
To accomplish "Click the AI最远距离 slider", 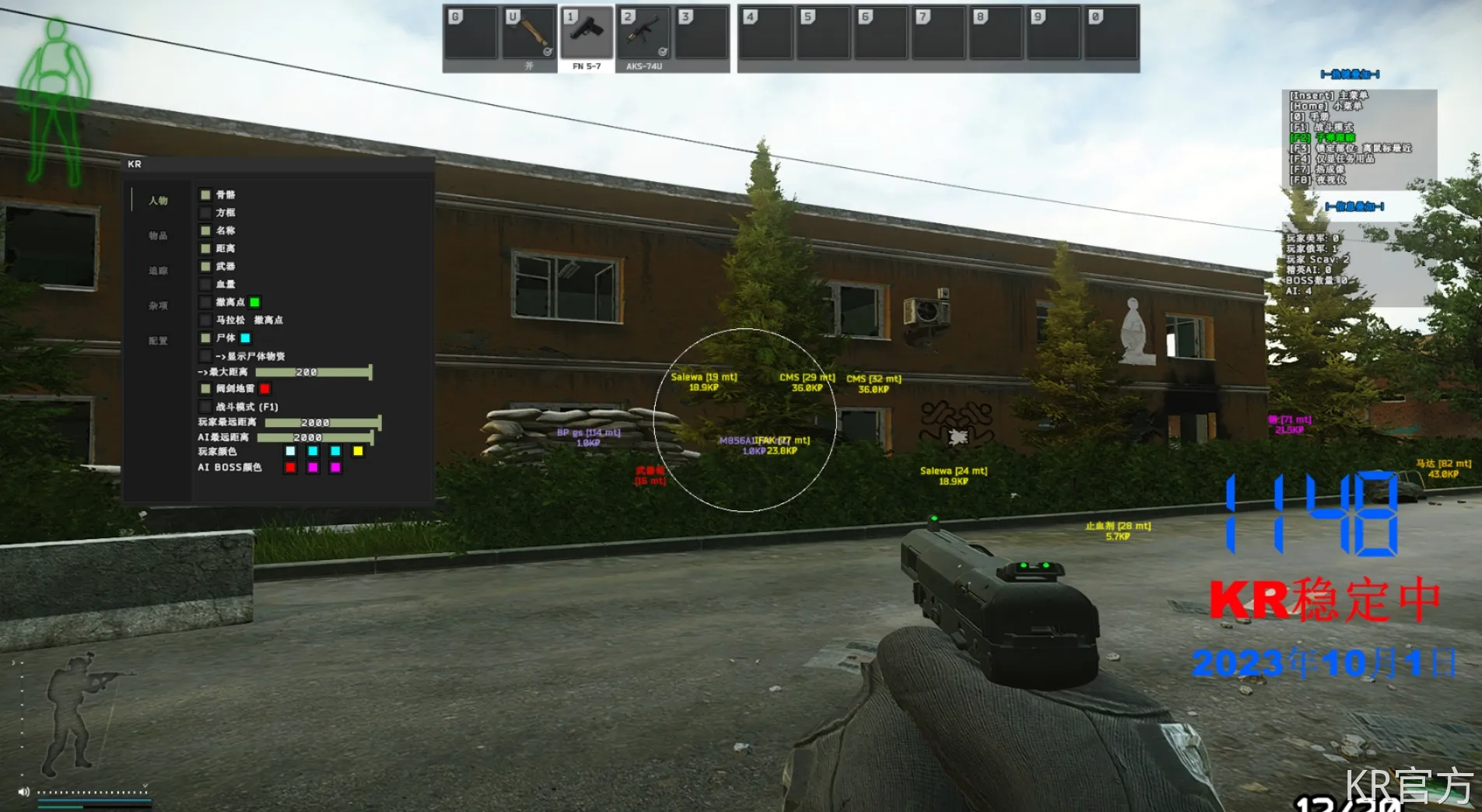I will 315,438.
